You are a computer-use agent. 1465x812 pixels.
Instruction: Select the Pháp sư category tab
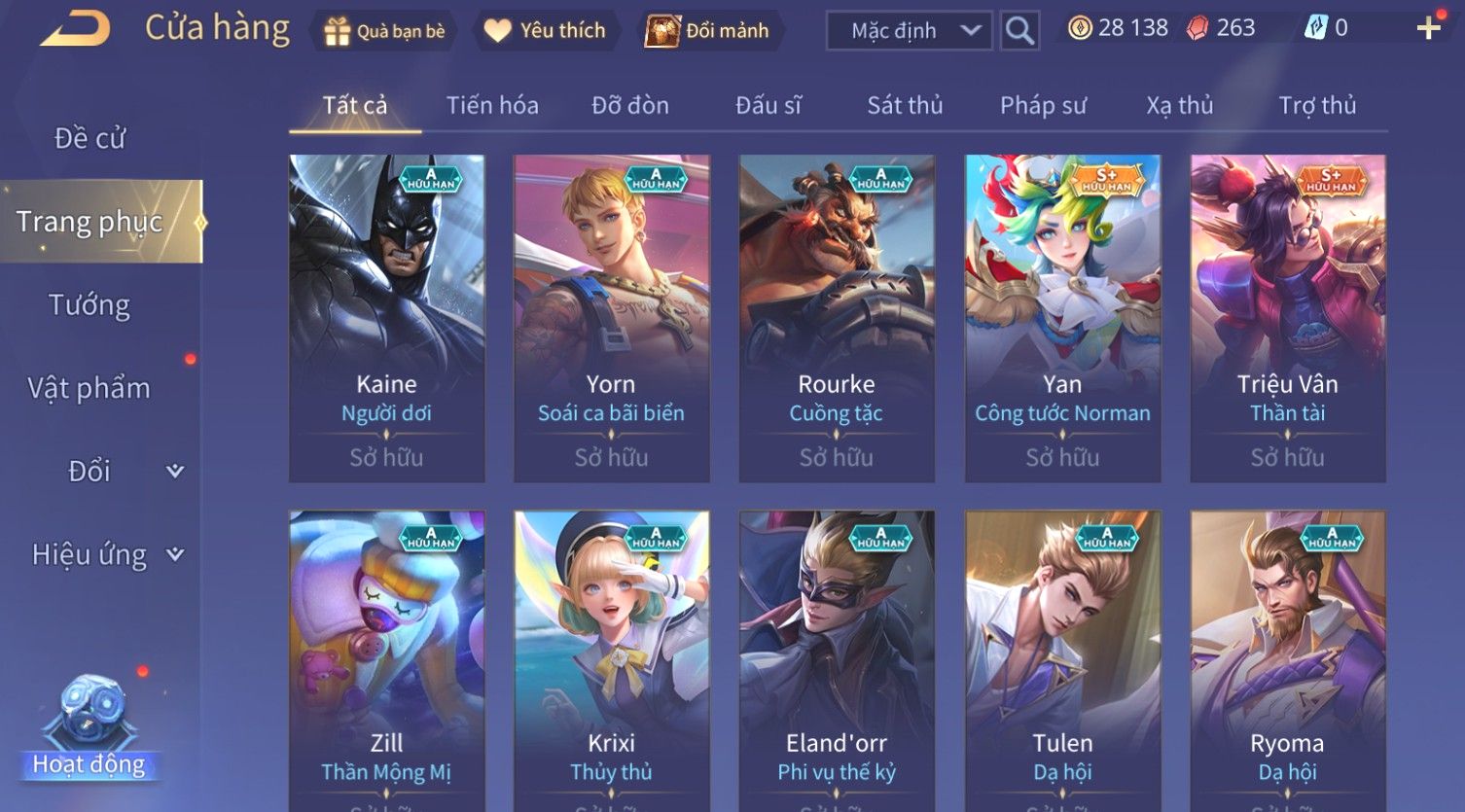pos(1043,105)
